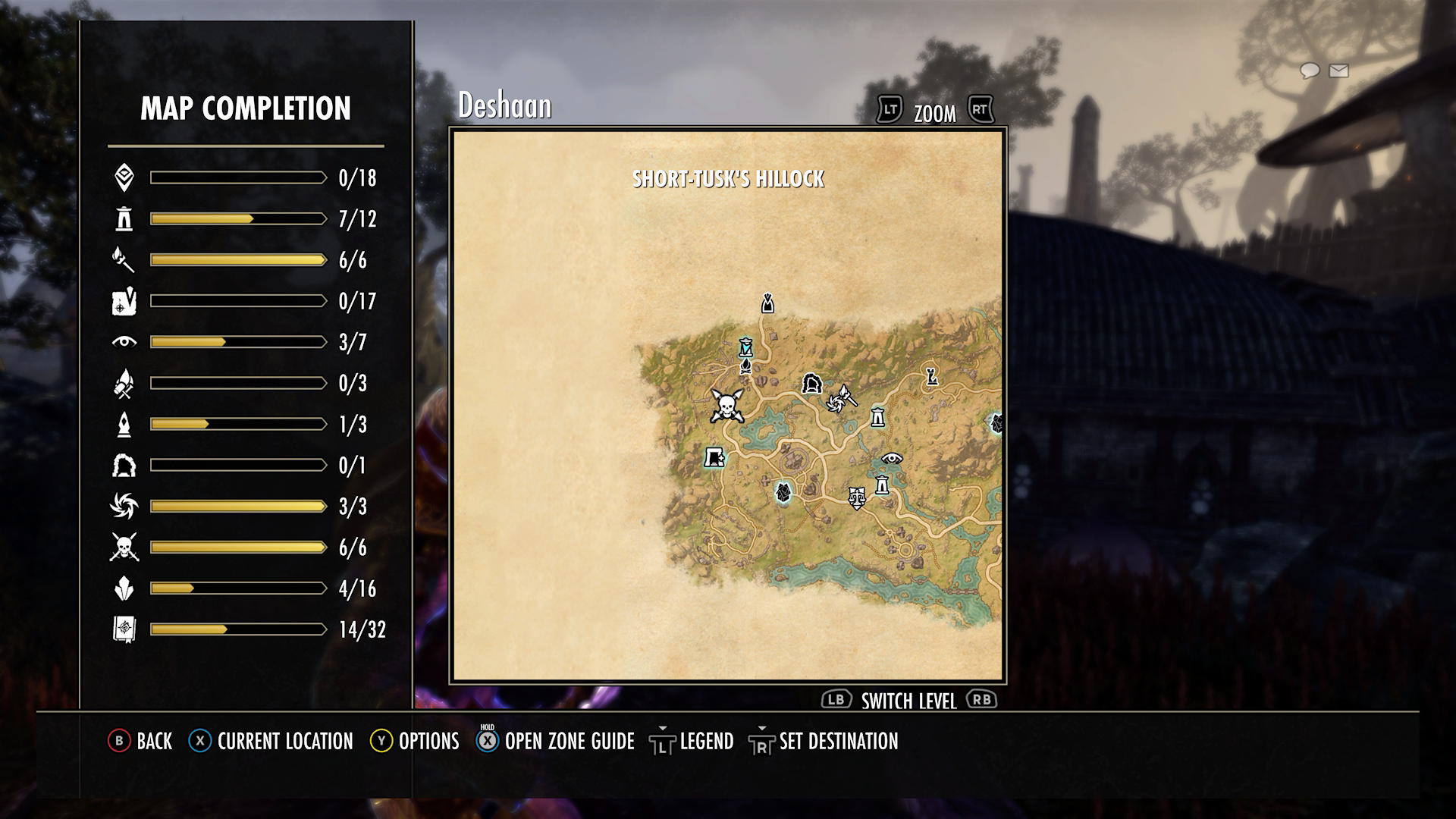Pick the doorway with plus sign marker
Image resolution: width=1456 pixels, height=819 pixels.
click(x=714, y=457)
